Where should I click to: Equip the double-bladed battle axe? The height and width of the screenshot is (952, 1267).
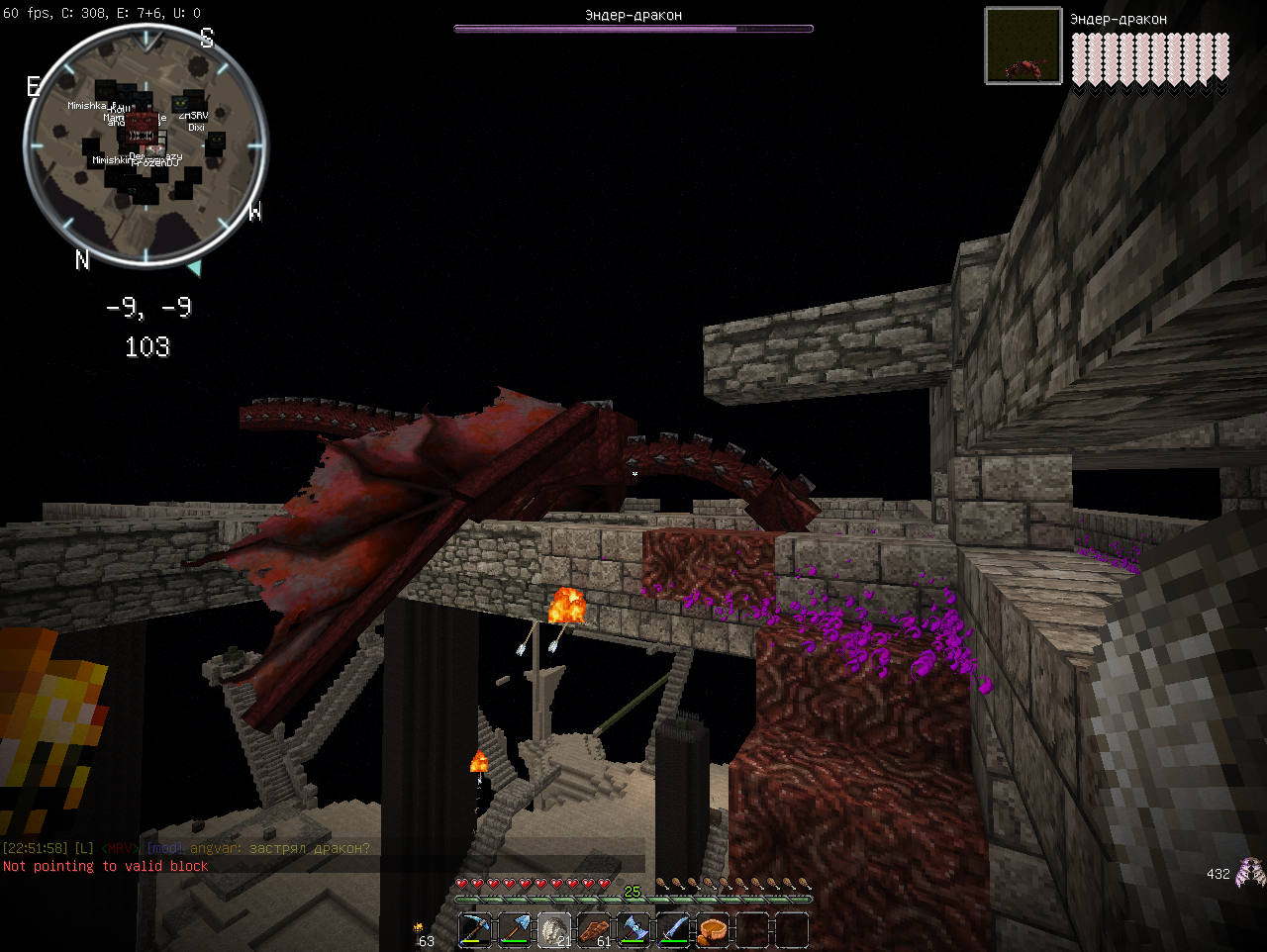(x=633, y=930)
